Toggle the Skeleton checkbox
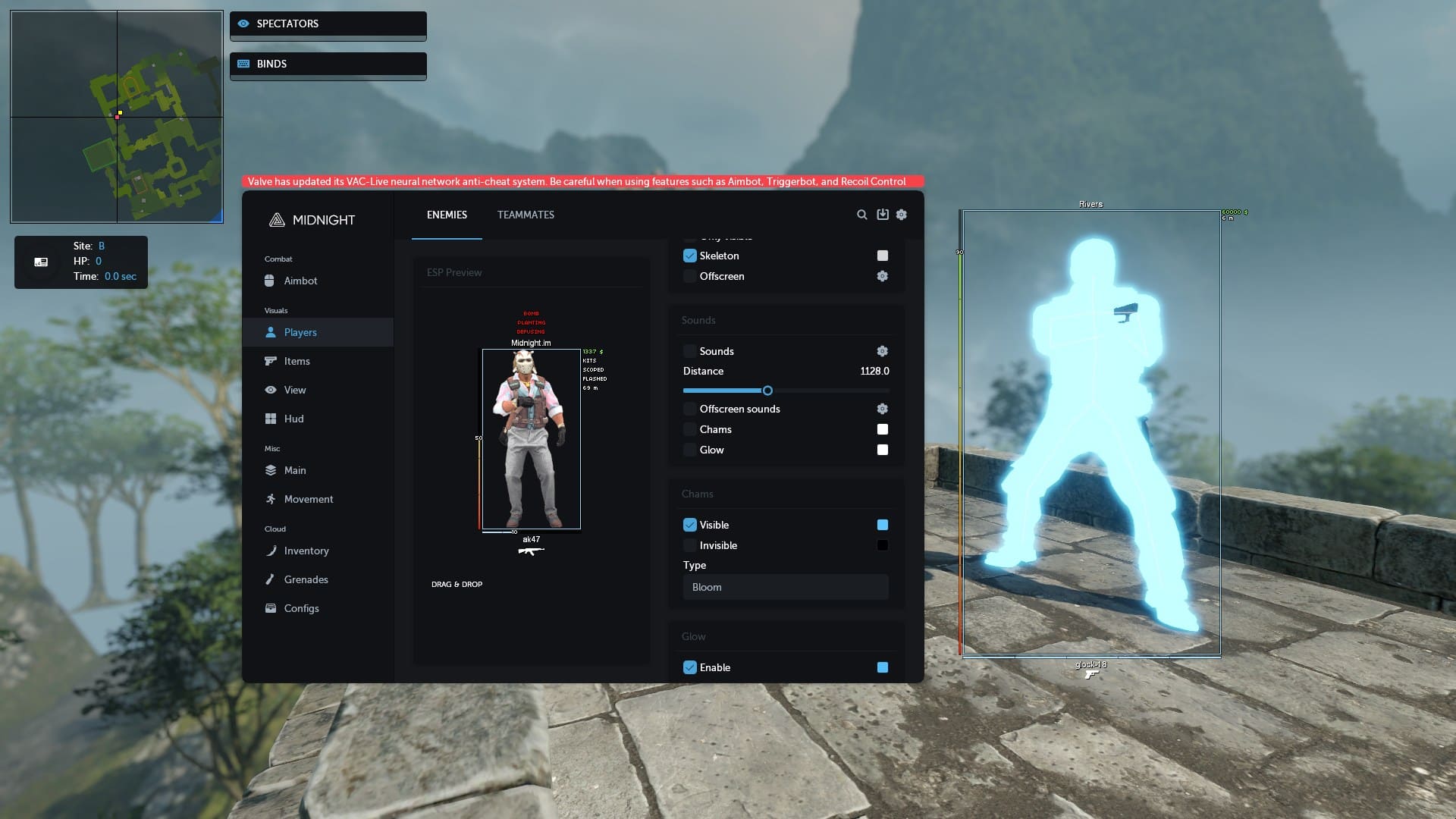This screenshot has width=1456, height=819. (x=690, y=256)
